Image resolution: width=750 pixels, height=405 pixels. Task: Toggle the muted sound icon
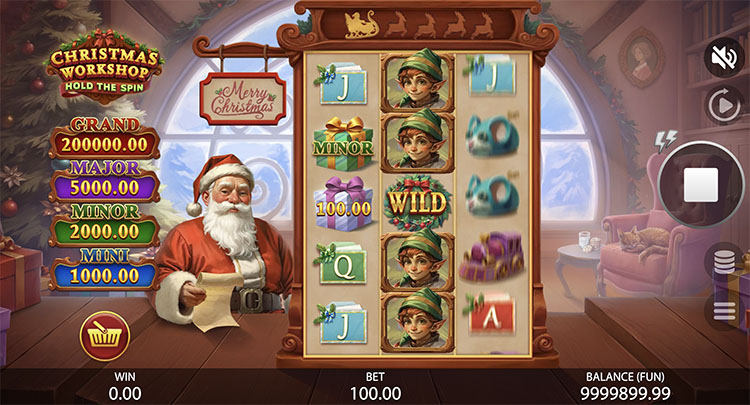click(x=723, y=58)
